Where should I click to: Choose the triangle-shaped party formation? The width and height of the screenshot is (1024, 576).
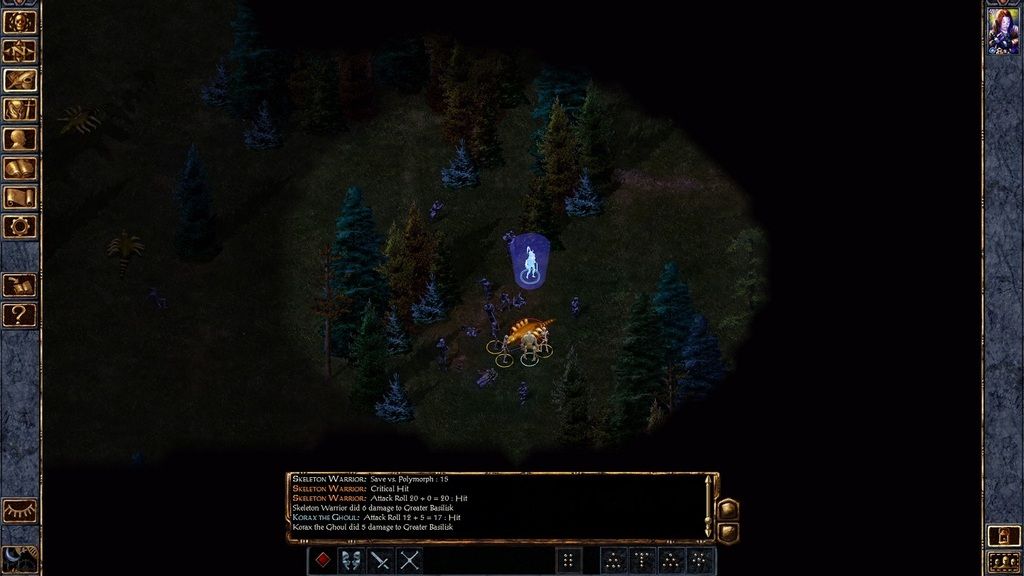coord(614,560)
